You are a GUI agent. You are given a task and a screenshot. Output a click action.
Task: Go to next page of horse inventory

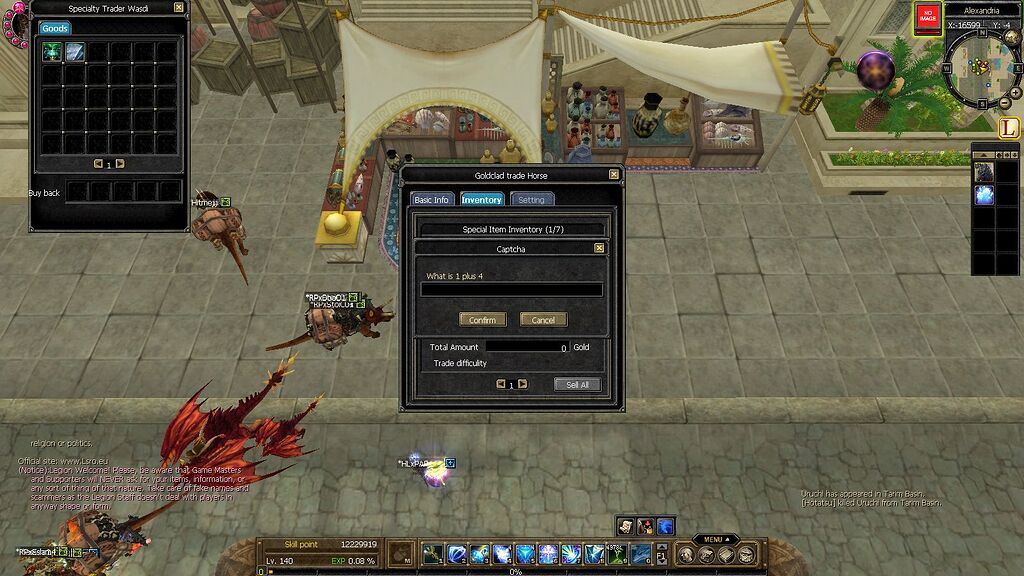[x=522, y=384]
